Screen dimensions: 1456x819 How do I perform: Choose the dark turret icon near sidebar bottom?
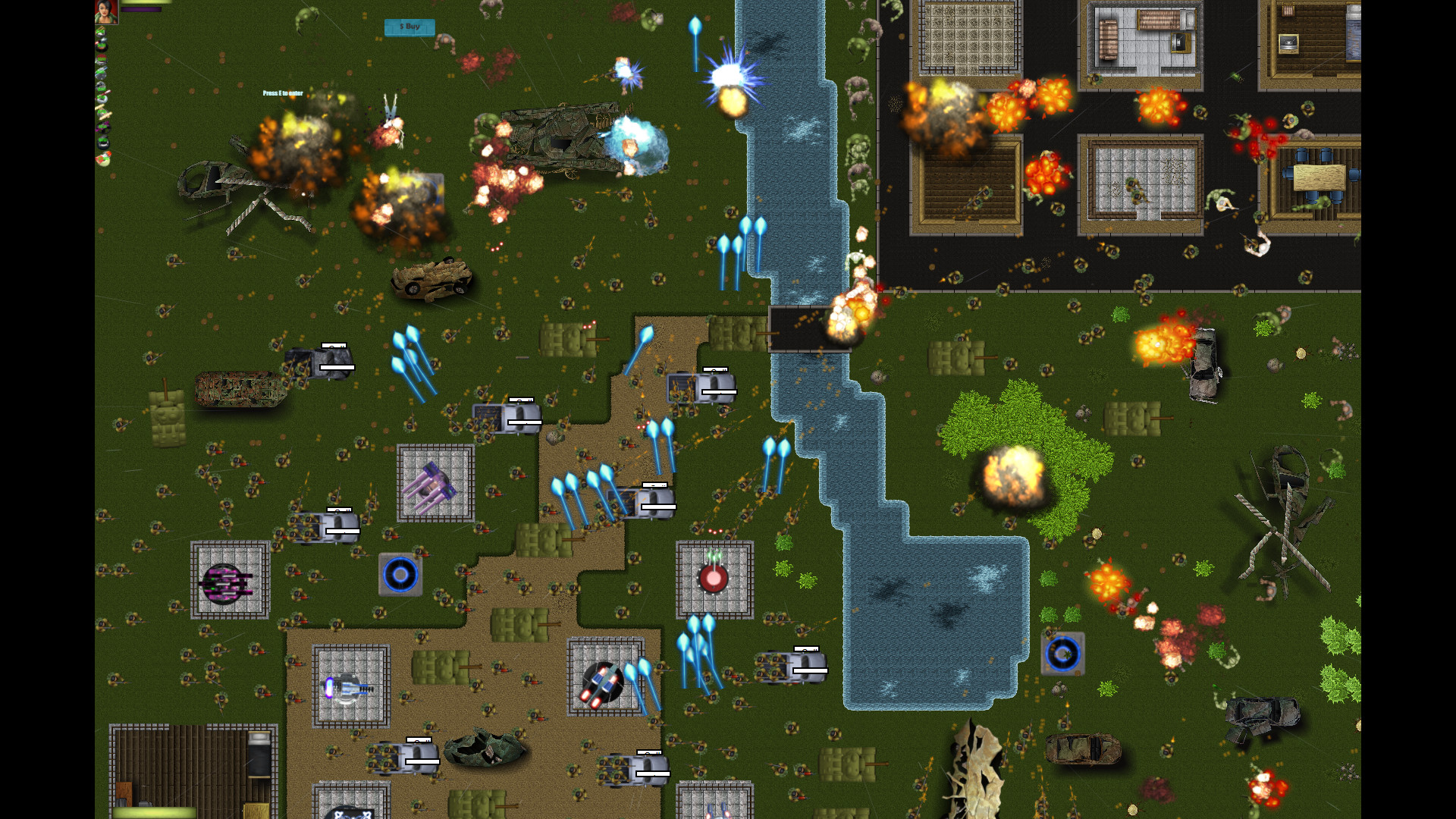102,143
